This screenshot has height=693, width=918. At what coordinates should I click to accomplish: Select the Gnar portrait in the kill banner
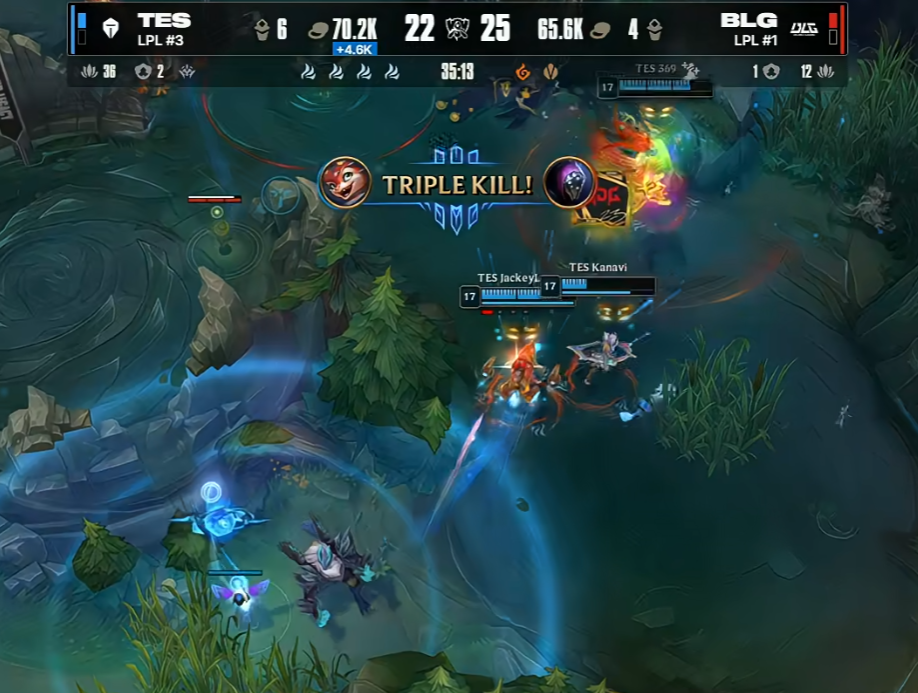(345, 183)
